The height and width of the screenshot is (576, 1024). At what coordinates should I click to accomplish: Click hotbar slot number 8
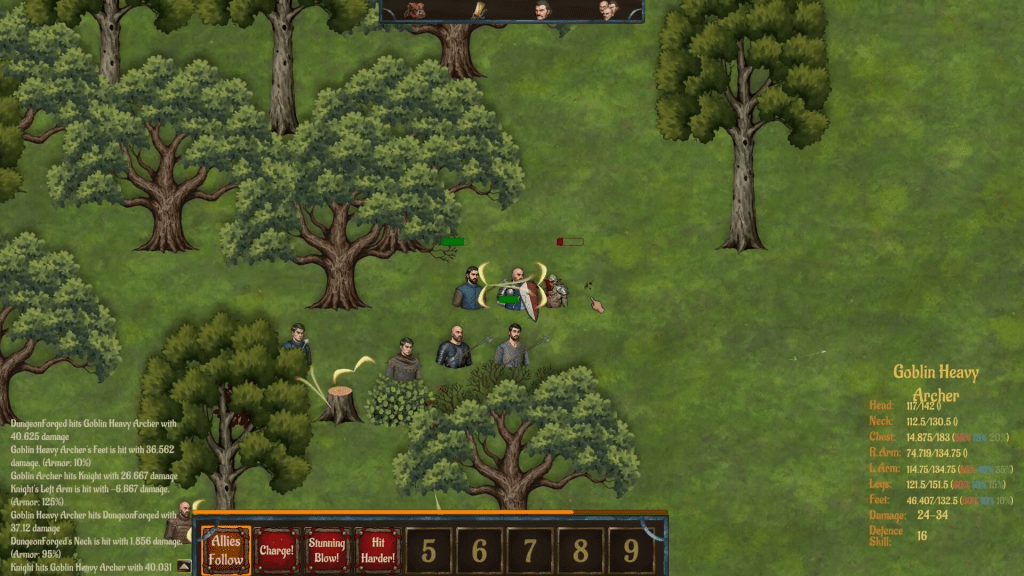pyautogui.click(x=581, y=550)
